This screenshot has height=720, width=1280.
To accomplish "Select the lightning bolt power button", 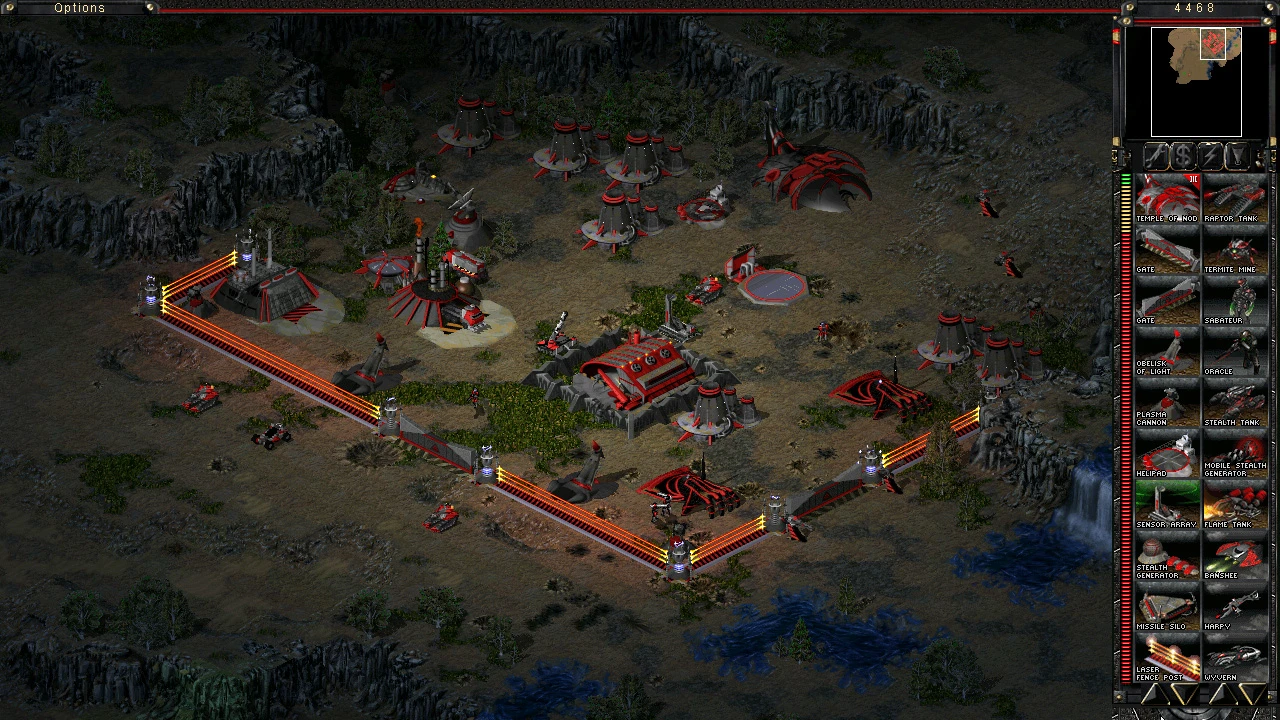I will point(1210,156).
